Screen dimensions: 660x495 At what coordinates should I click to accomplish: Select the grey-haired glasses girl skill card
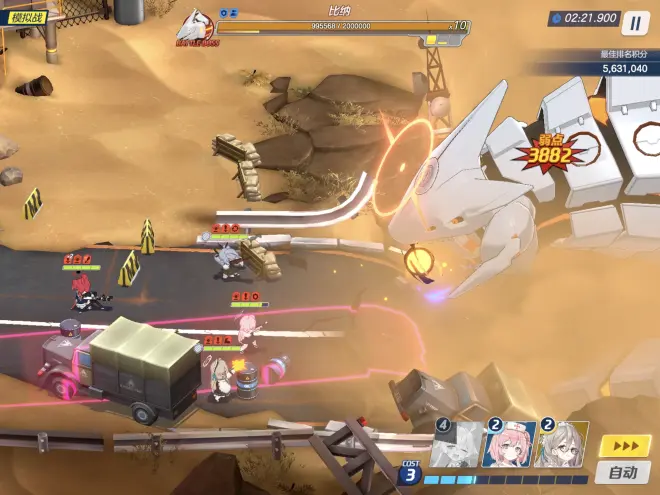pos(560,445)
